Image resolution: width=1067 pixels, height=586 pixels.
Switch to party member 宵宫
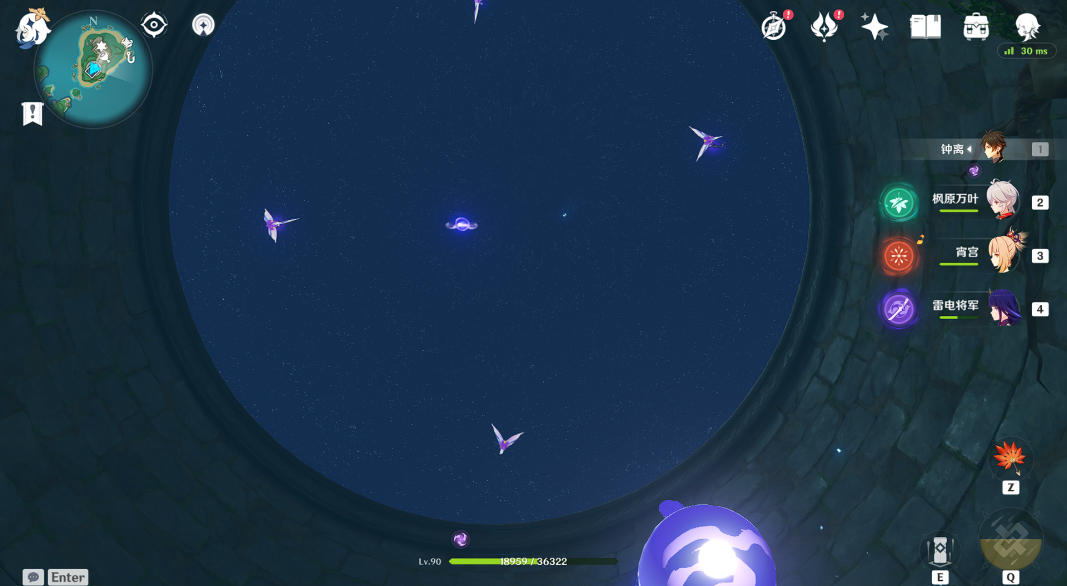pyautogui.click(x=1002, y=254)
